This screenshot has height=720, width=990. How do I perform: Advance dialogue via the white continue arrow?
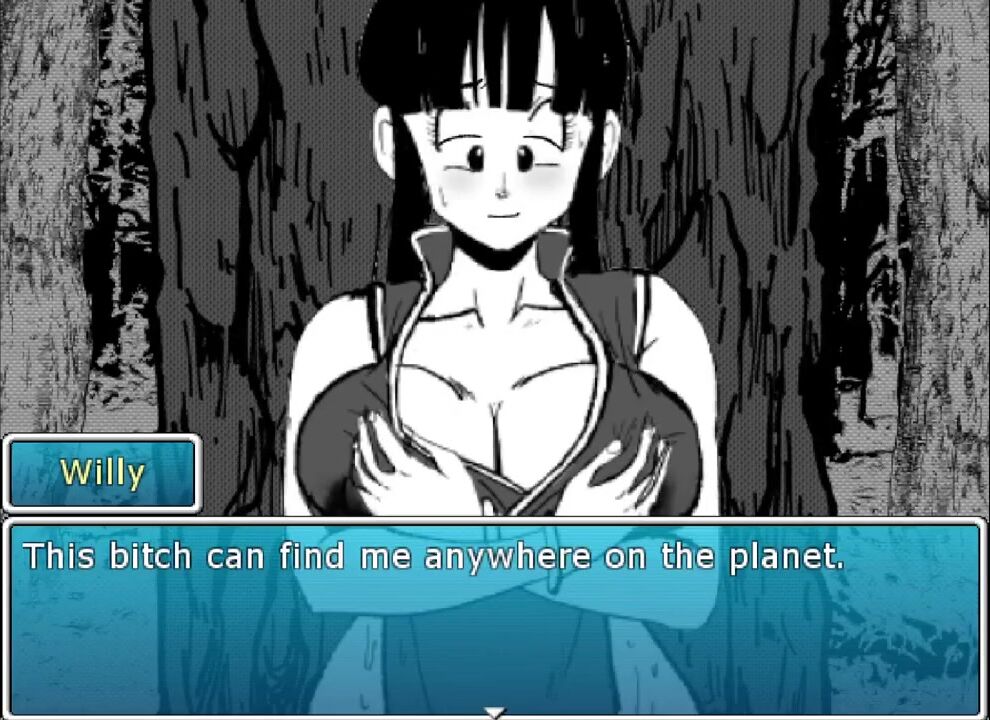click(494, 712)
